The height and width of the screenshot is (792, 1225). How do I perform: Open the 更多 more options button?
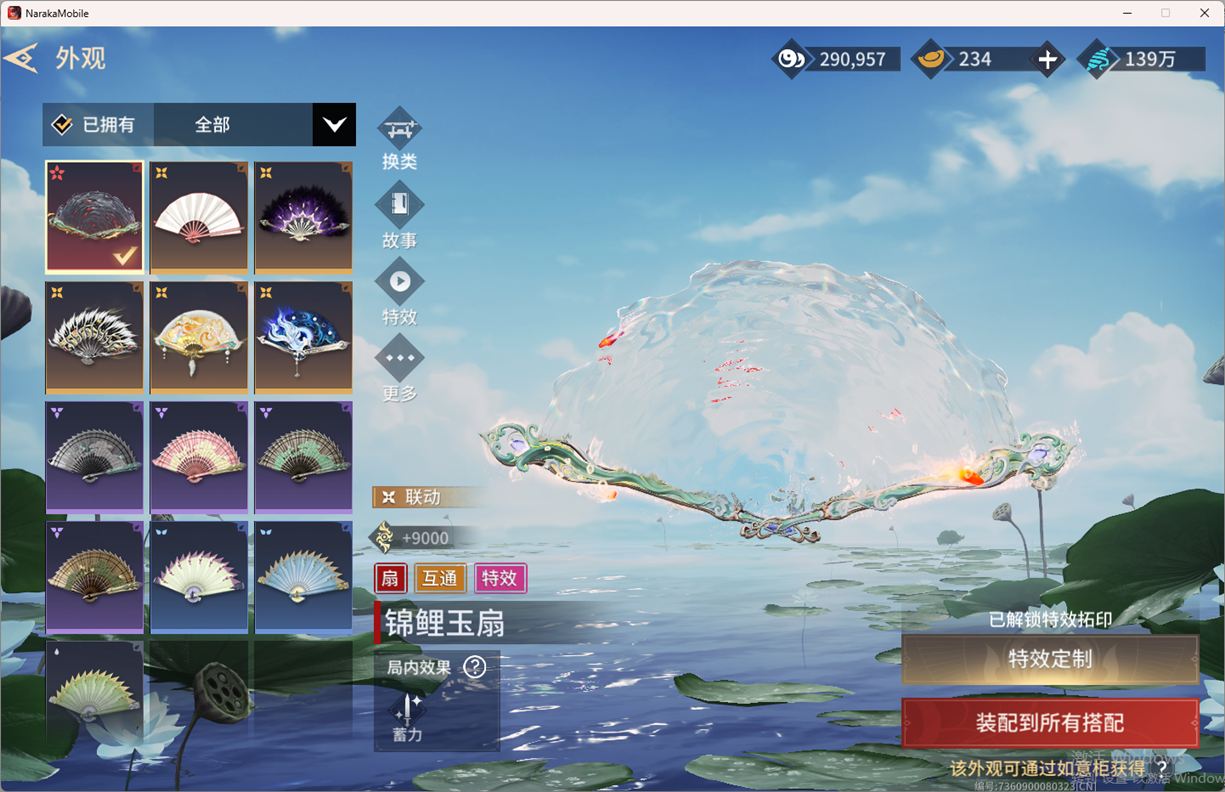pyautogui.click(x=399, y=359)
